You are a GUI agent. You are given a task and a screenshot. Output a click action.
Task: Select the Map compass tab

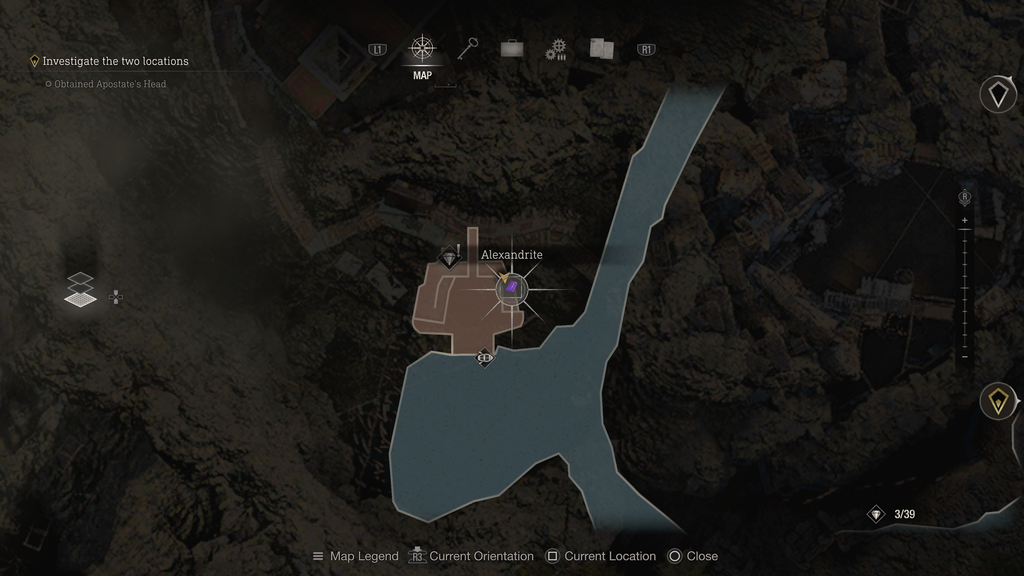pos(422,49)
